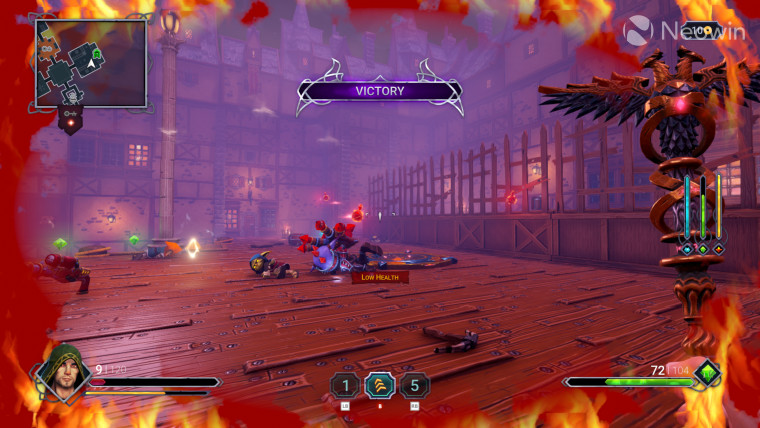Select the hooded hero portrait
The width and height of the screenshot is (760, 428).
(65, 371)
